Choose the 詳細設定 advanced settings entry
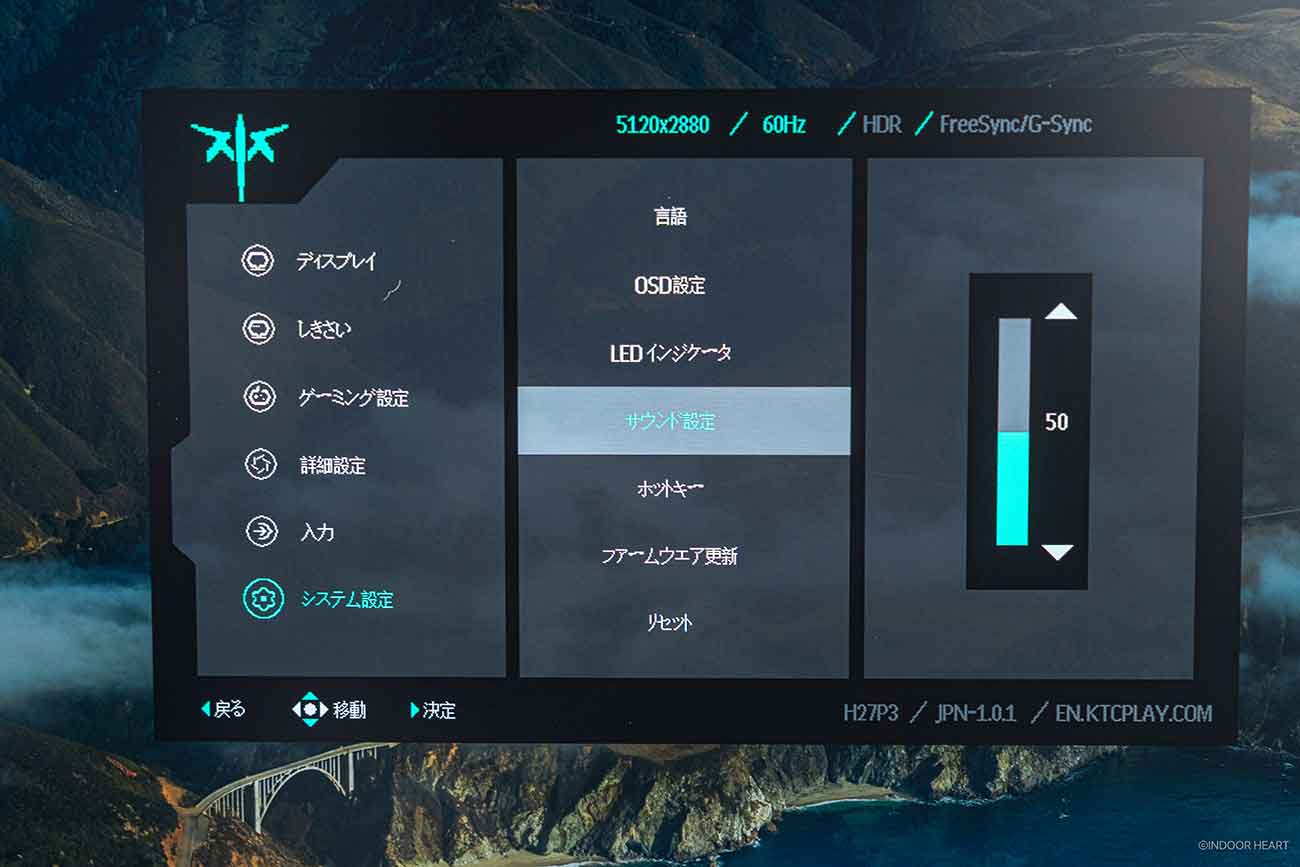Screen dimensions: 1300x867 [x=332, y=465]
